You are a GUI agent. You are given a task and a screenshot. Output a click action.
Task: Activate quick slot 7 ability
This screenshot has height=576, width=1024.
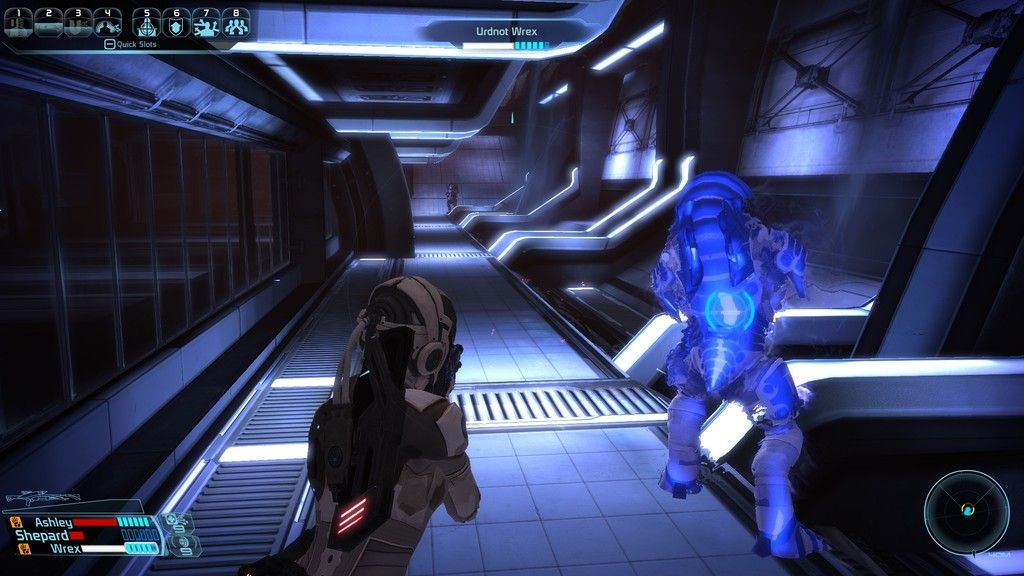tap(207, 22)
